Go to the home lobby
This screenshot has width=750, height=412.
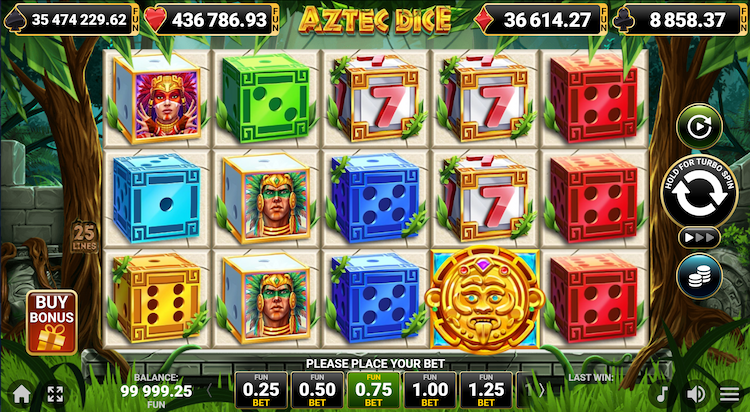(x=19, y=394)
